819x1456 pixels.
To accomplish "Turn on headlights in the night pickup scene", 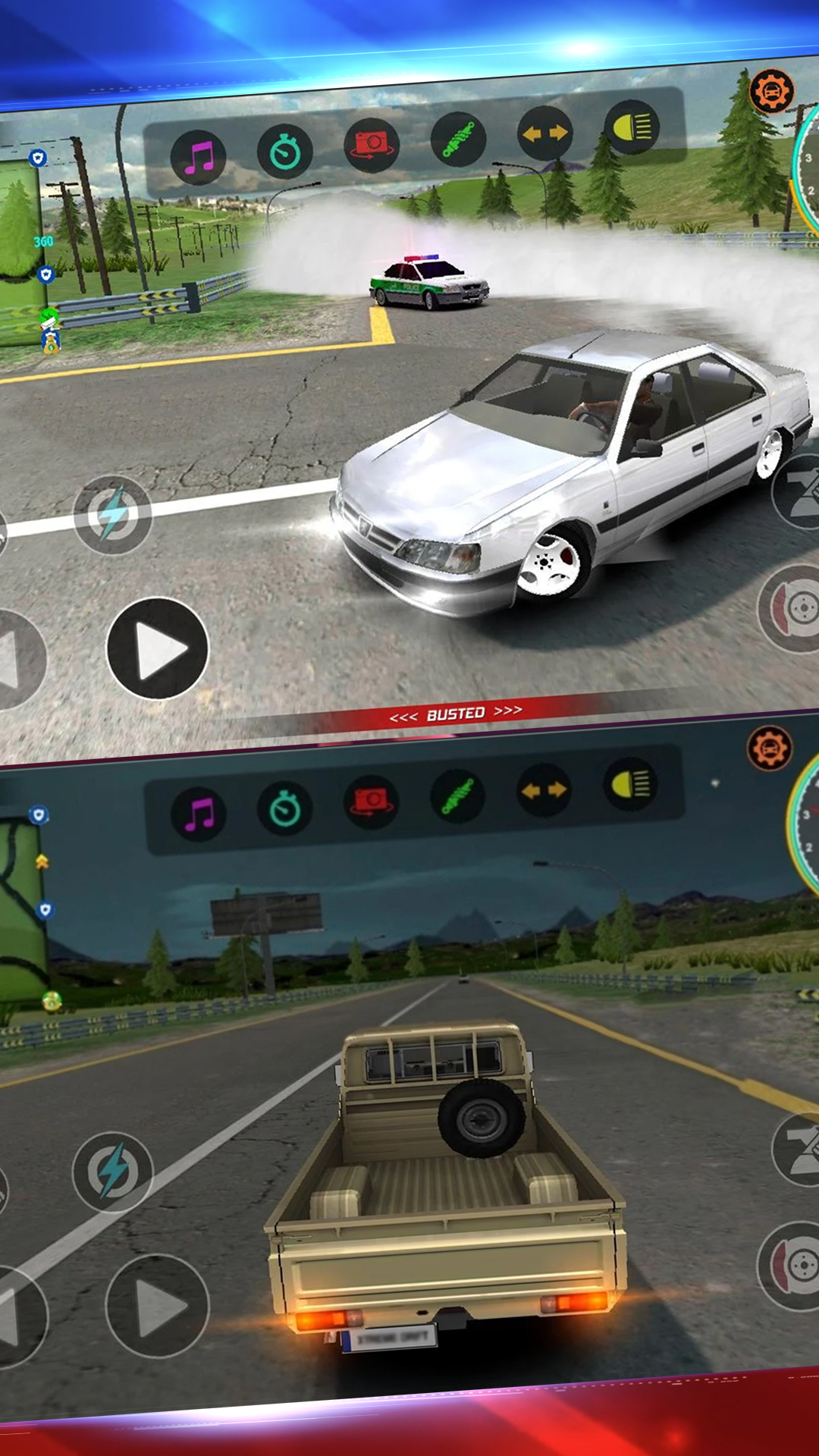I will coord(631,784).
